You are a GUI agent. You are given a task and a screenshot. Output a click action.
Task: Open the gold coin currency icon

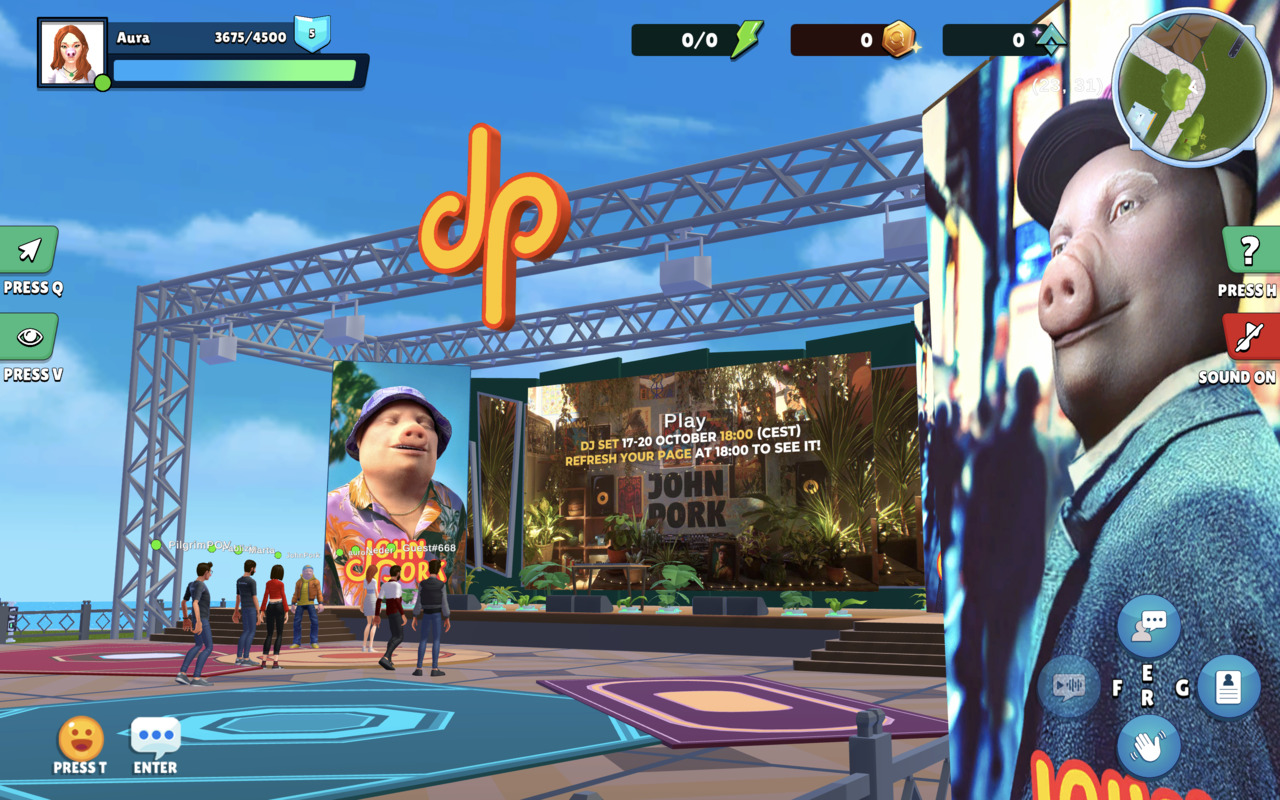898,39
